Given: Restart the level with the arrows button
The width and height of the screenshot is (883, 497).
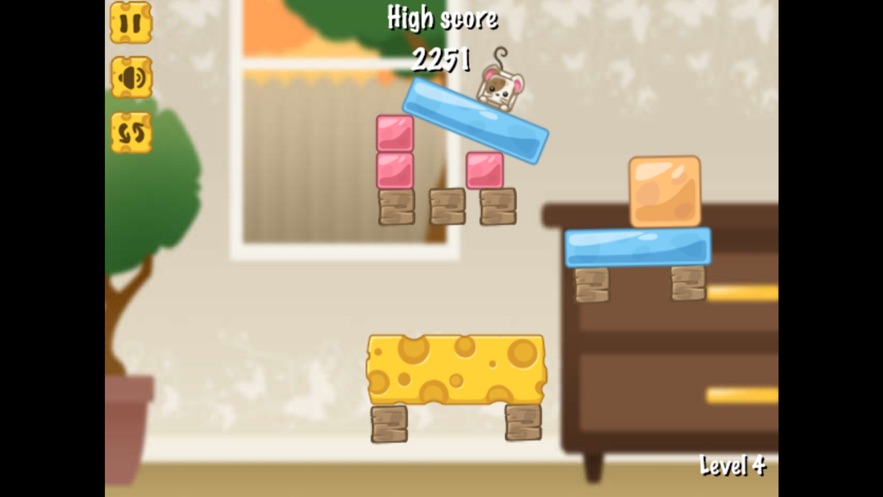Looking at the screenshot, I should [131, 132].
